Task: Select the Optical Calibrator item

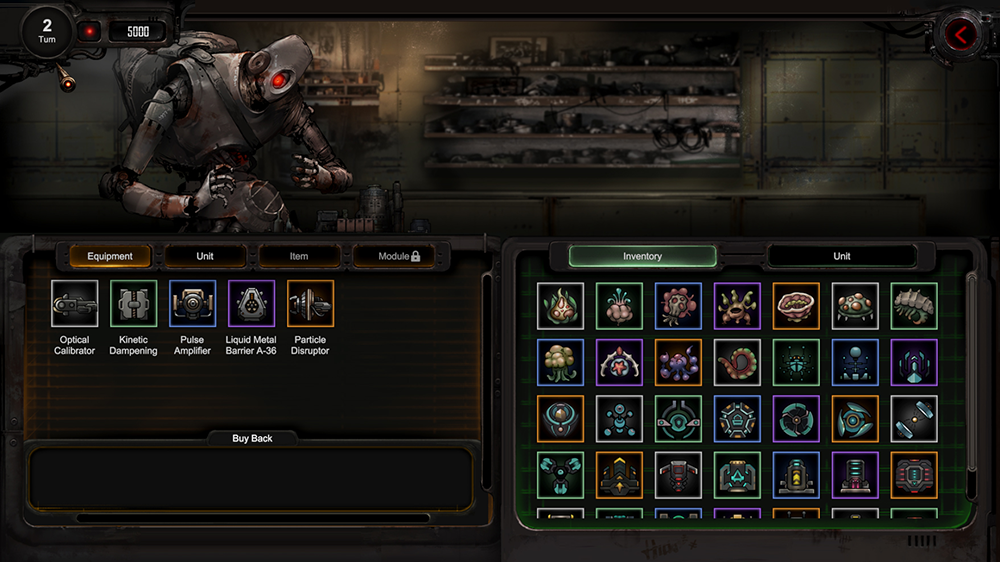Action: 75,303
